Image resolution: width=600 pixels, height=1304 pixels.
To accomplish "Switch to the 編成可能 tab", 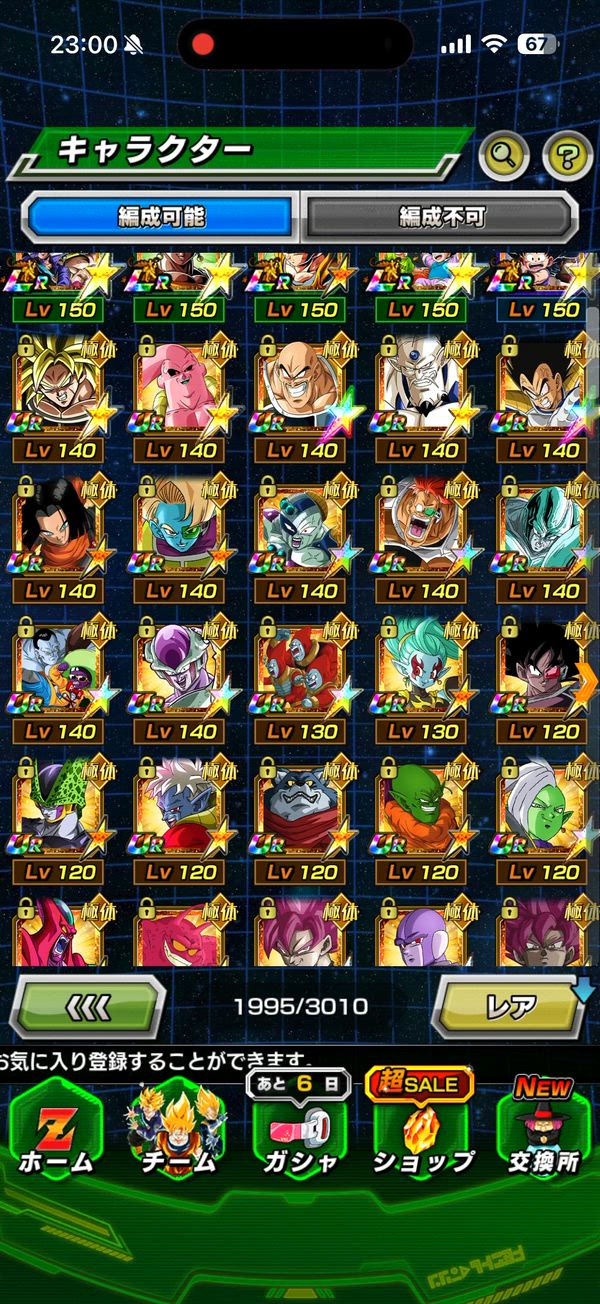I will (160, 216).
